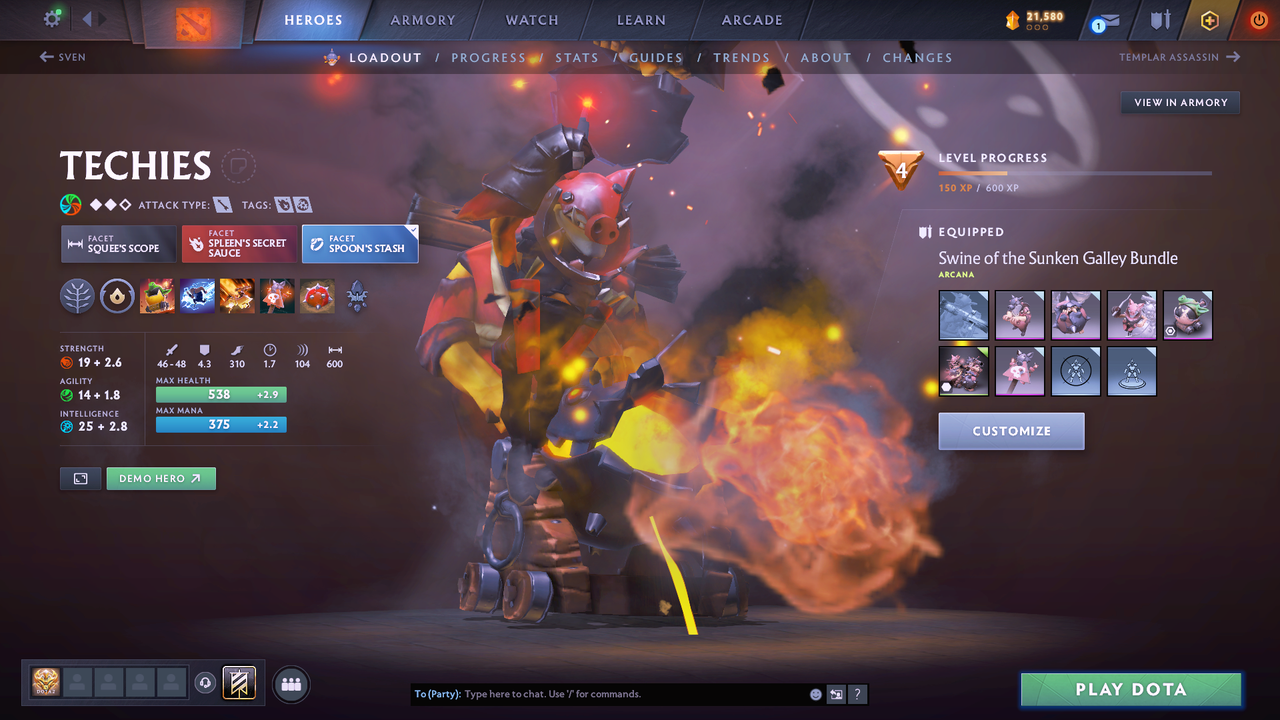1280x720 pixels.
Task: Open chat send-to options next to the emoticon
Action: coord(836,693)
